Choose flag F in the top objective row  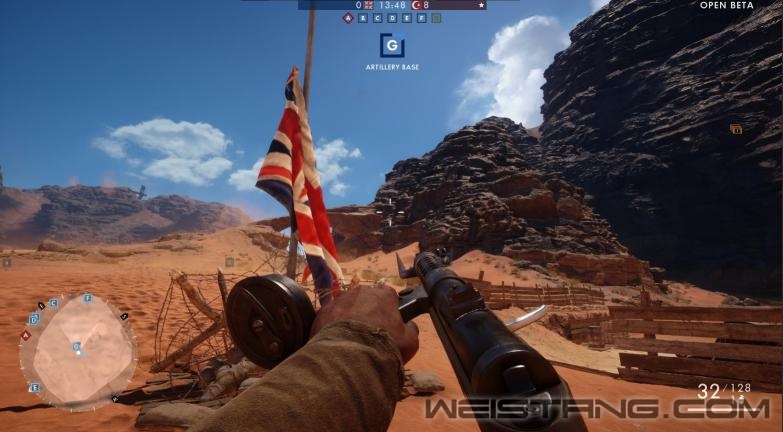(x=421, y=18)
